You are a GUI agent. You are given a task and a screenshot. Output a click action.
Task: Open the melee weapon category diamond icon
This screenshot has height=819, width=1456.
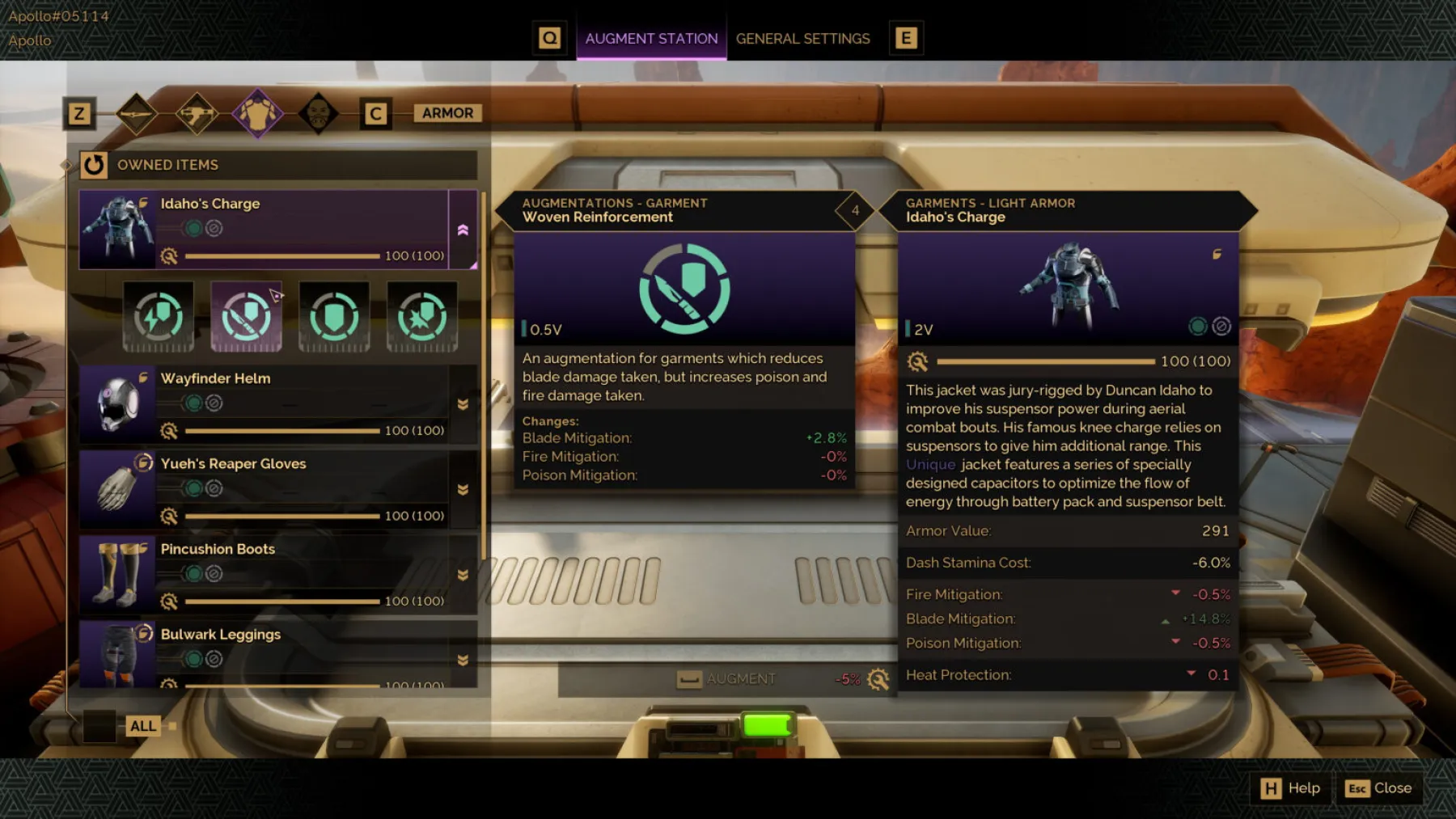click(136, 112)
